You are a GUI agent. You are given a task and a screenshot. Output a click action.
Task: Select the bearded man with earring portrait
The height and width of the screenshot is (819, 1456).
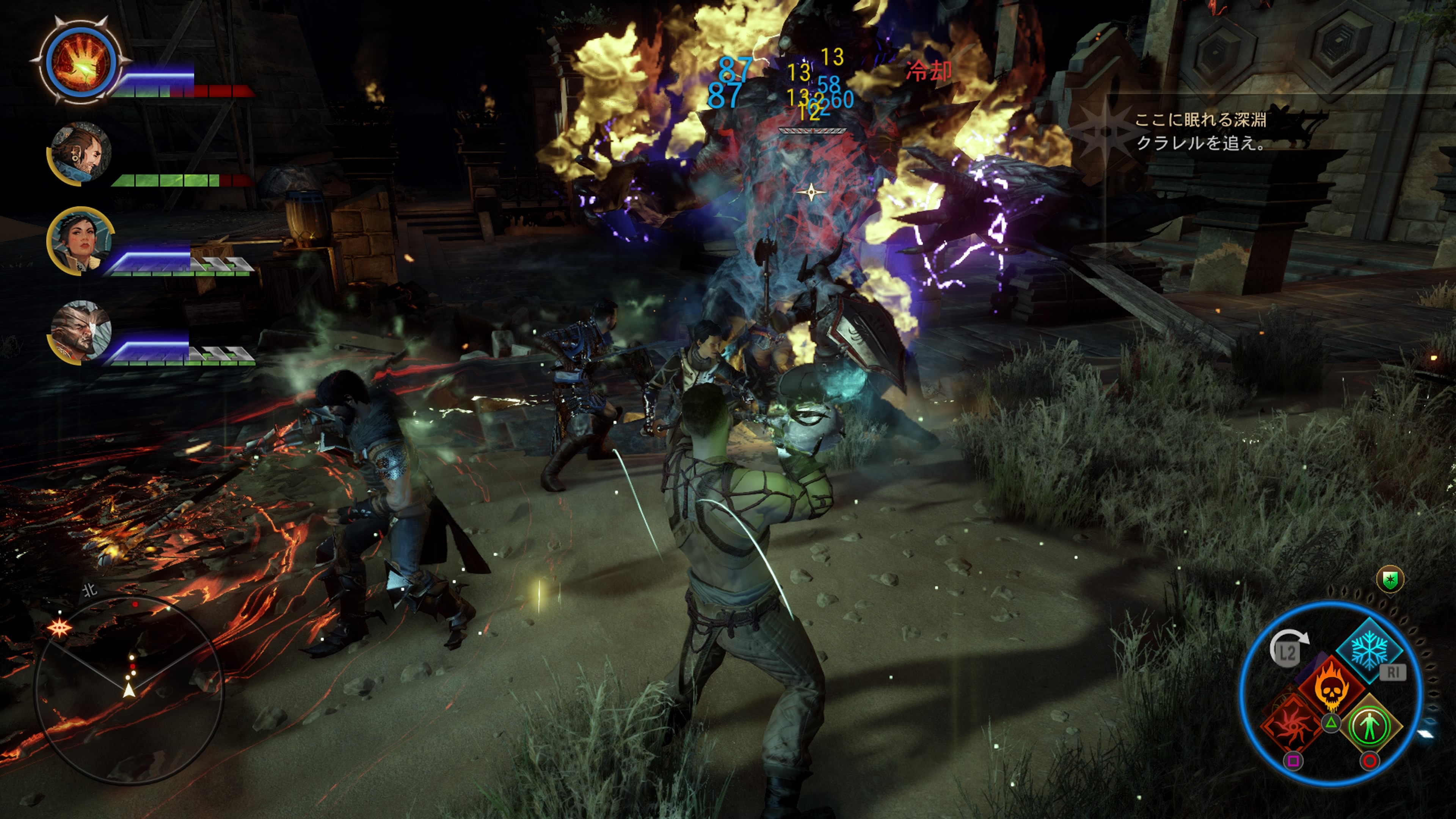81,152
